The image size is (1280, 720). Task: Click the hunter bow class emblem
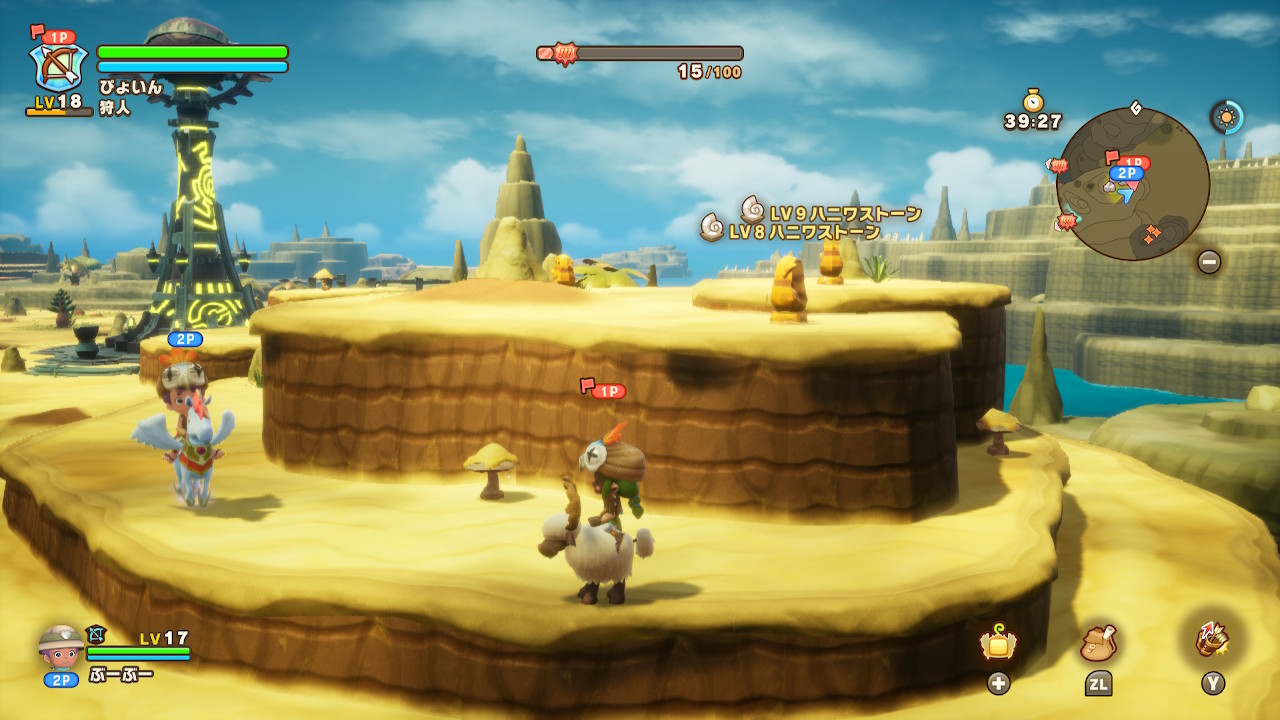60,67
